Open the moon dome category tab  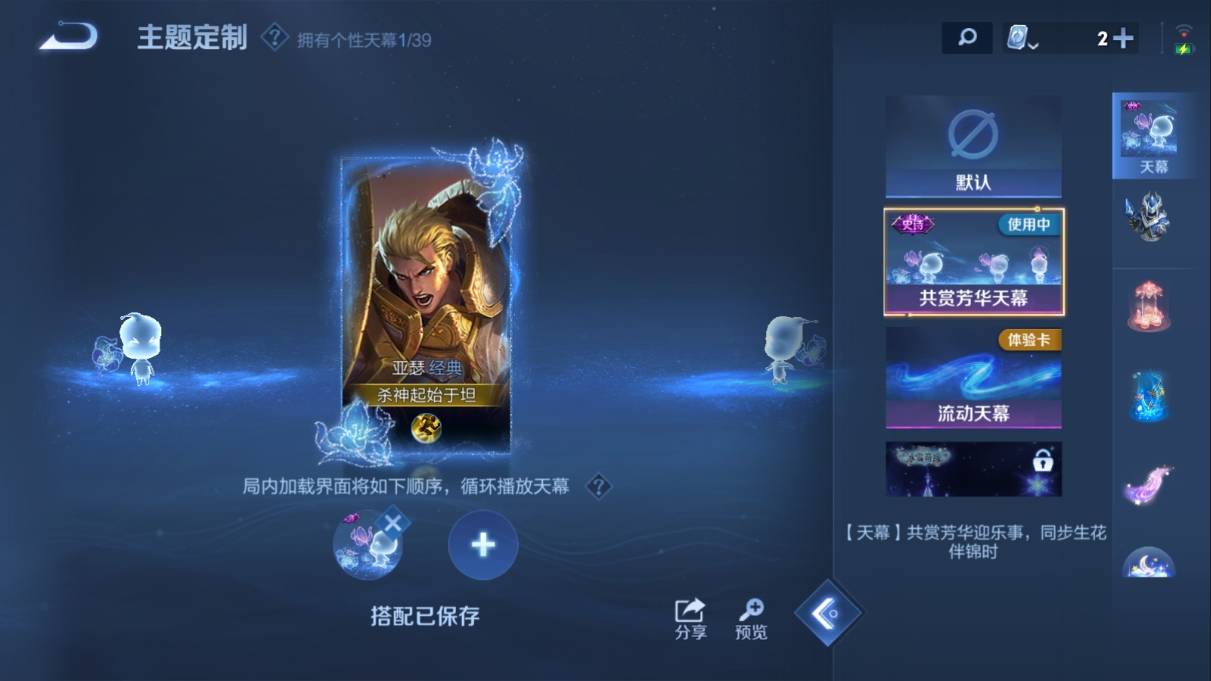click(1147, 560)
